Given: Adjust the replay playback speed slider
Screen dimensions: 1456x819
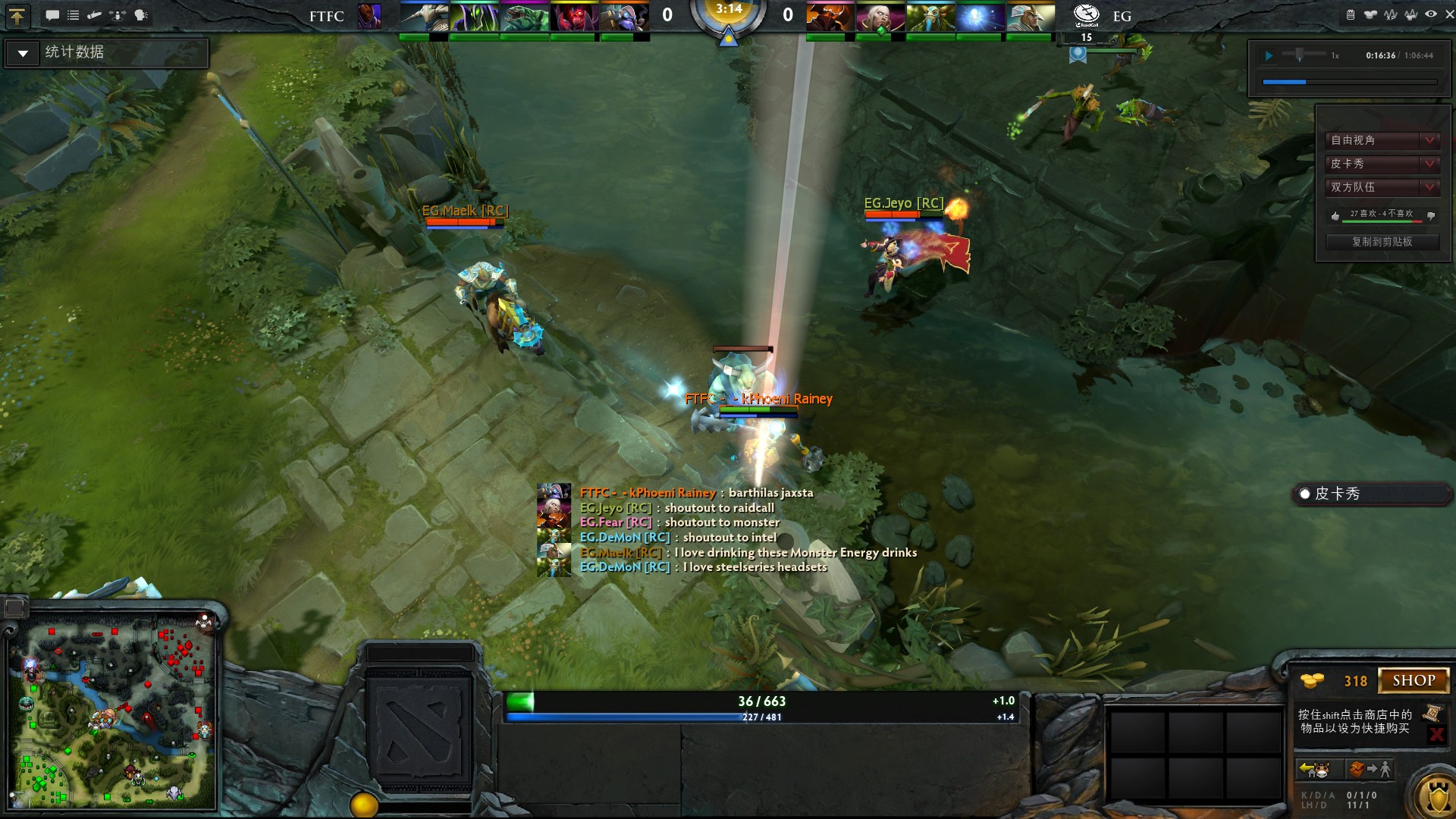Looking at the screenshot, I should 1300,55.
